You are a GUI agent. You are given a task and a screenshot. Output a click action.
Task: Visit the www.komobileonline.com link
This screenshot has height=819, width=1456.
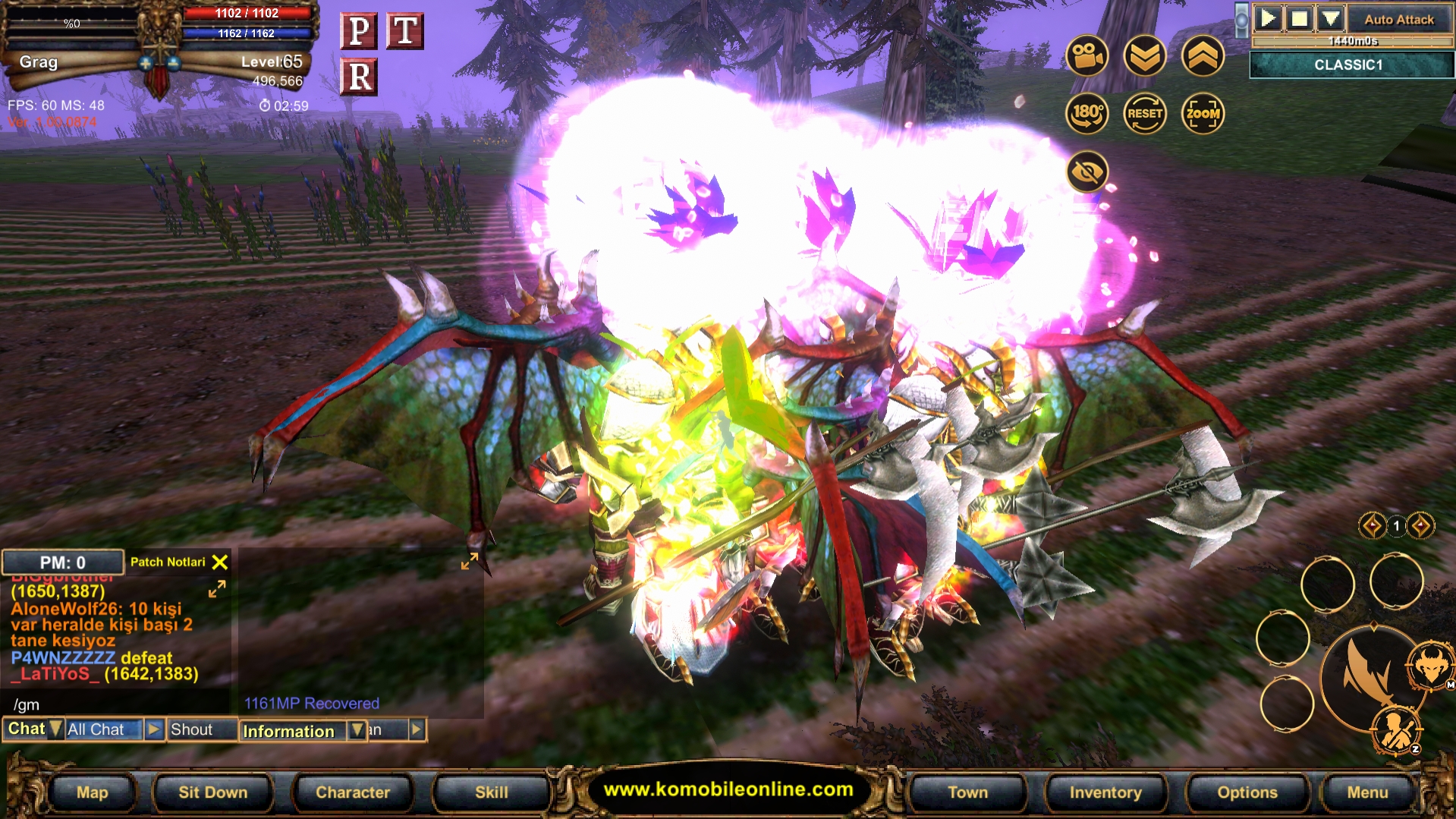(729, 789)
